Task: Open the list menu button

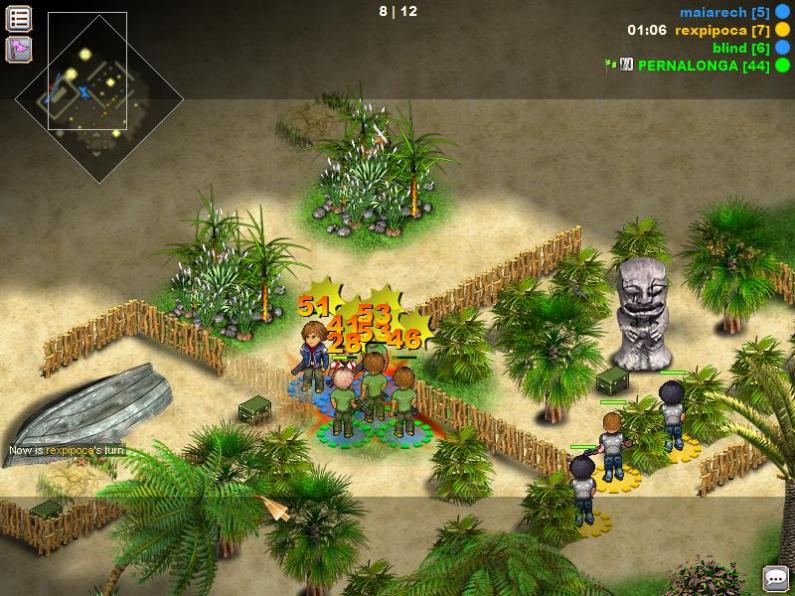Action: coord(19,18)
